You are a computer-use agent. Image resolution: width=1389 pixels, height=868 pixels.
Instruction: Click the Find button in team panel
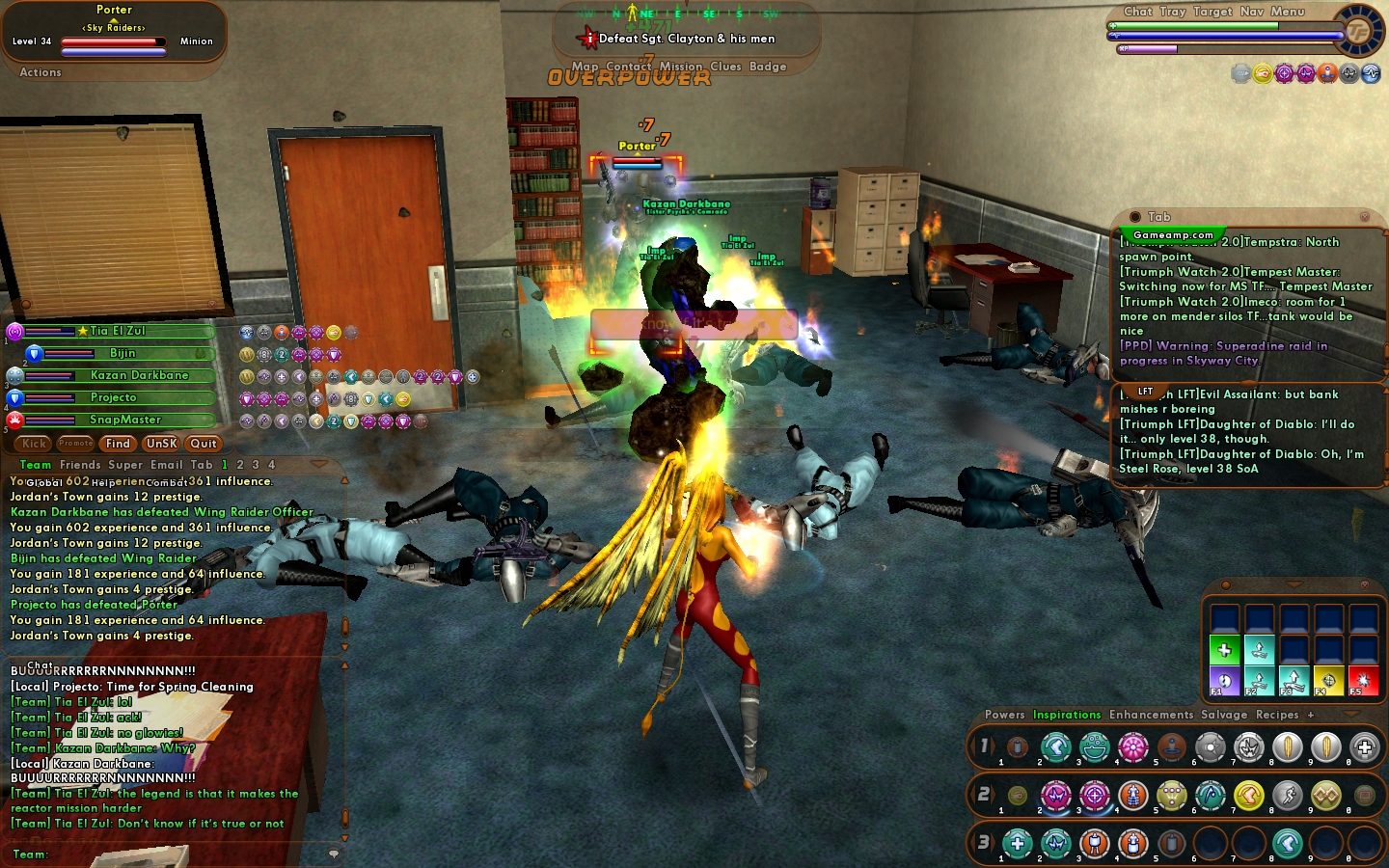click(118, 444)
